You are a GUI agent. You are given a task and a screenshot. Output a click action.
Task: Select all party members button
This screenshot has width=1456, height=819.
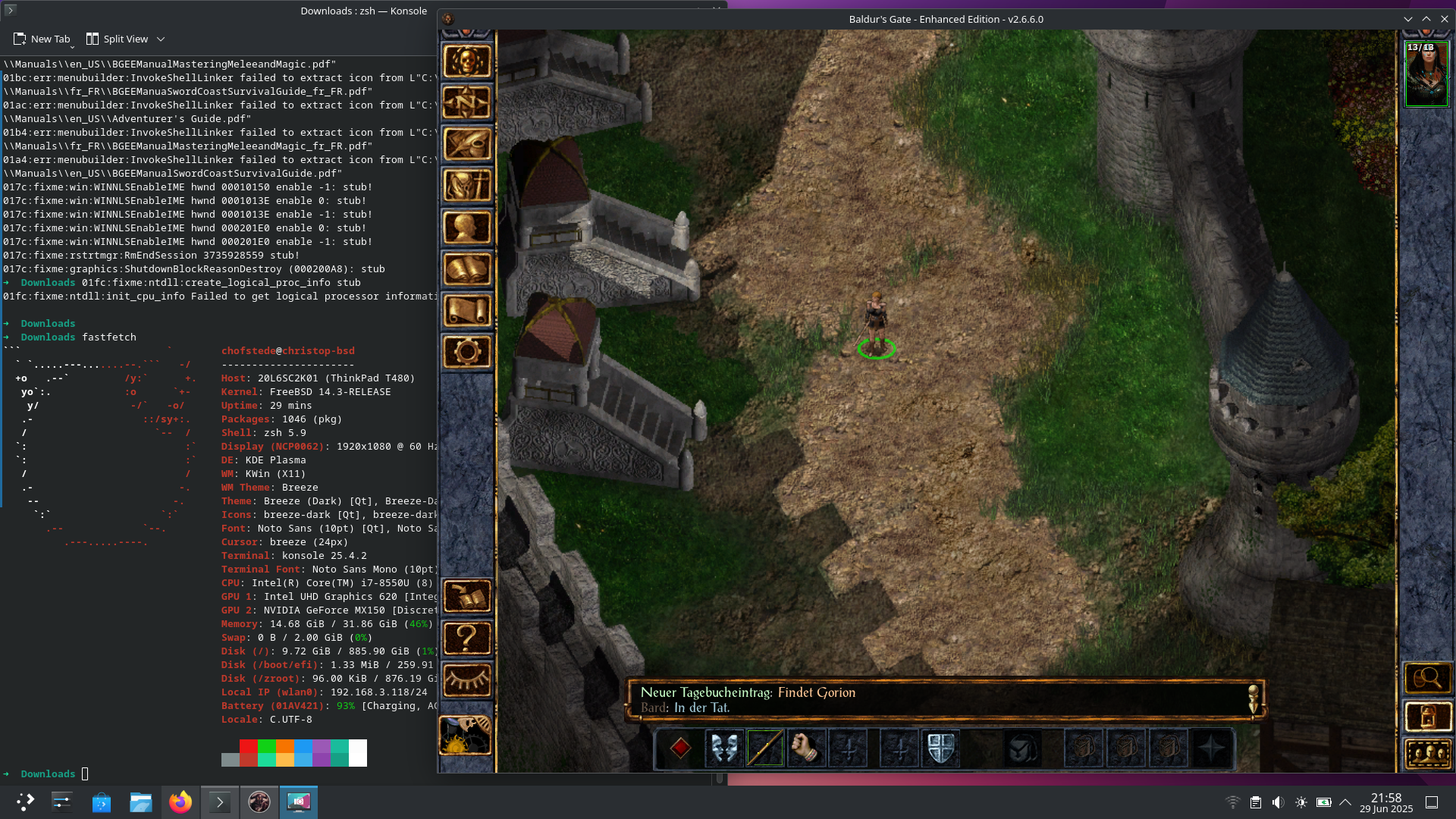[1427, 755]
